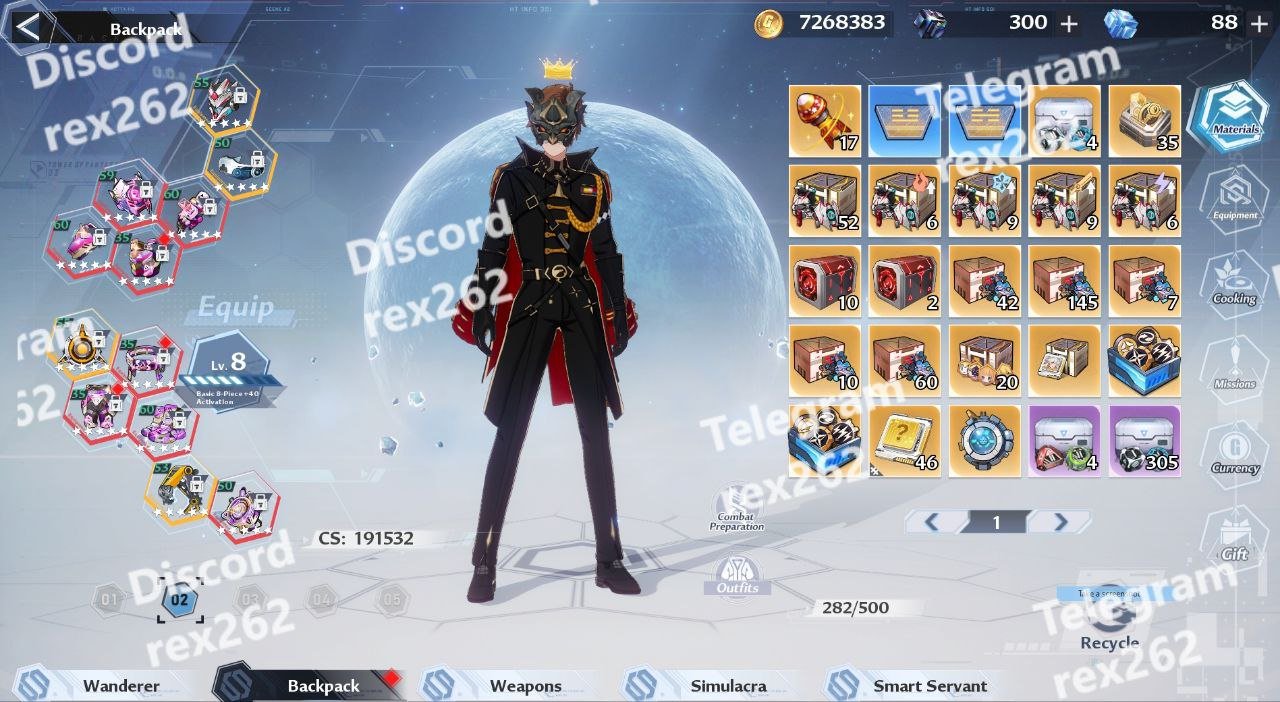The width and height of the screenshot is (1280, 702).
Task: Open the Recycle function
Action: tap(1109, 618)
